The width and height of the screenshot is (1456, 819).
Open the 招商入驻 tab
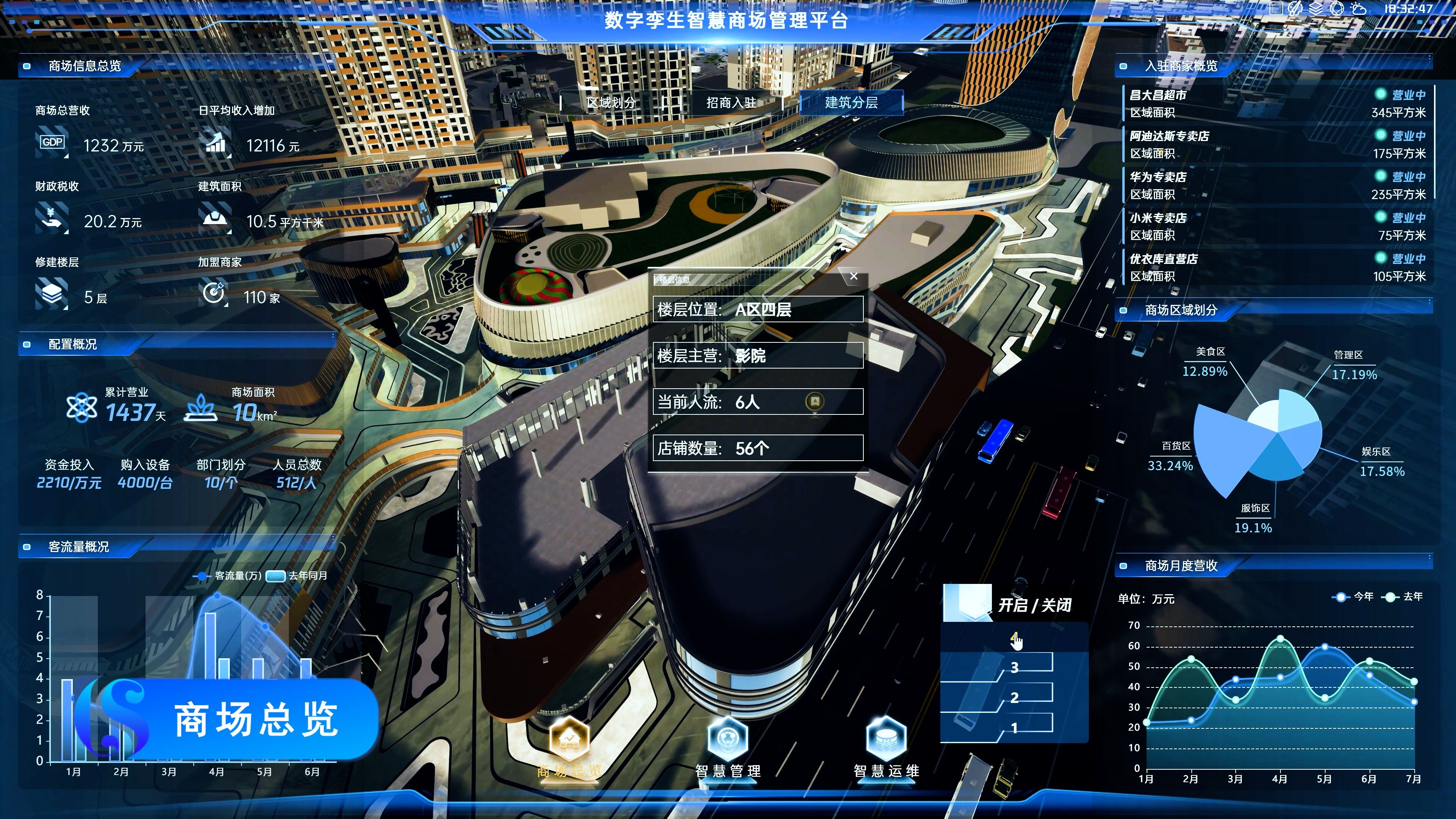731,103
